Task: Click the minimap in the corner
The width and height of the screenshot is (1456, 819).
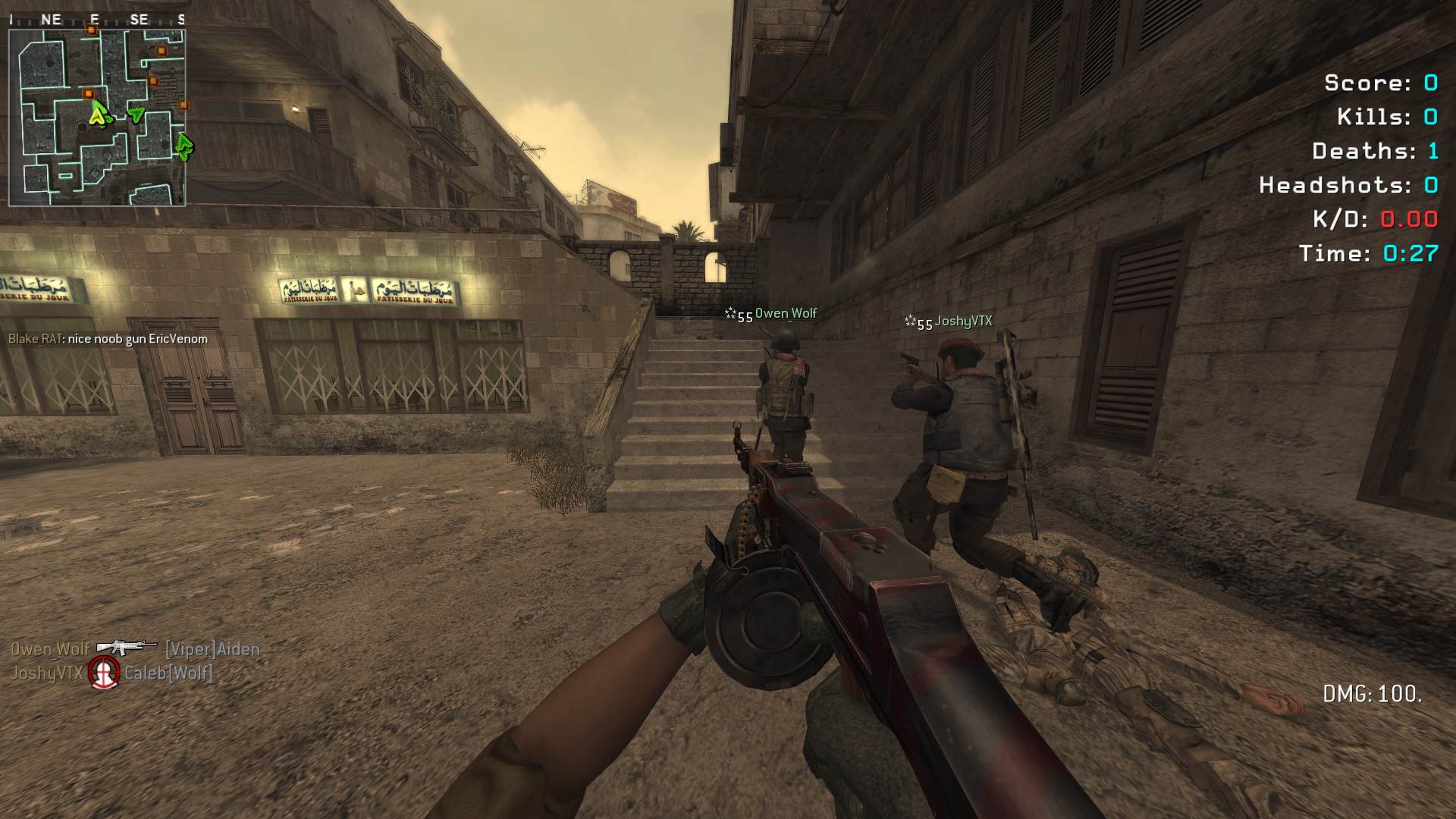Action: click(x=97, y=117)
